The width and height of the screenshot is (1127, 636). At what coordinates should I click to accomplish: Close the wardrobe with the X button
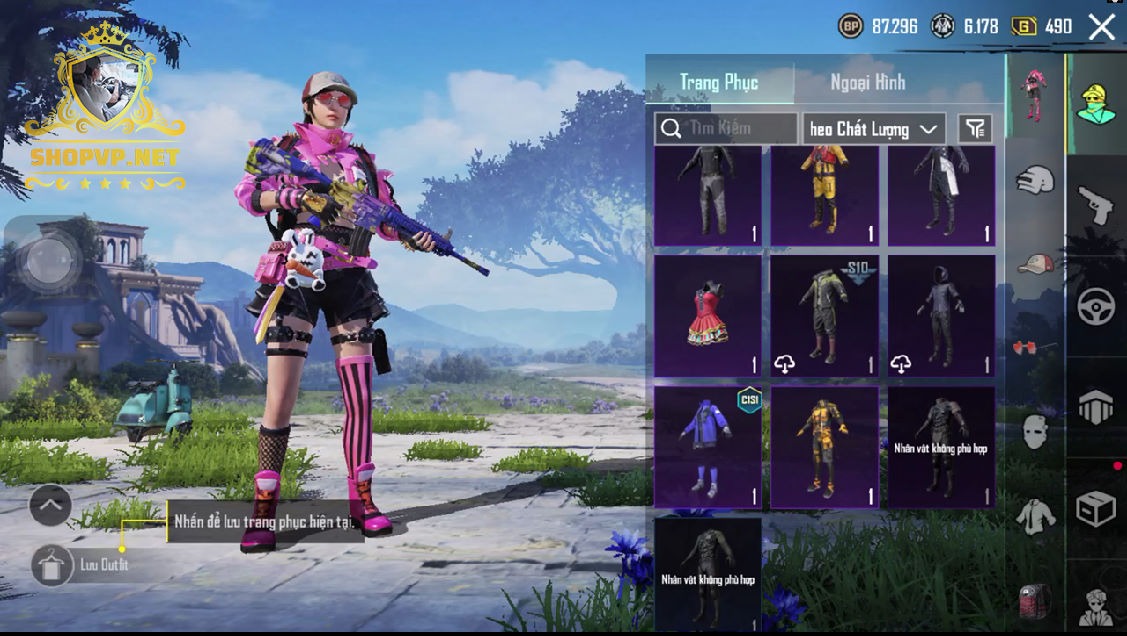point(1101,27)
